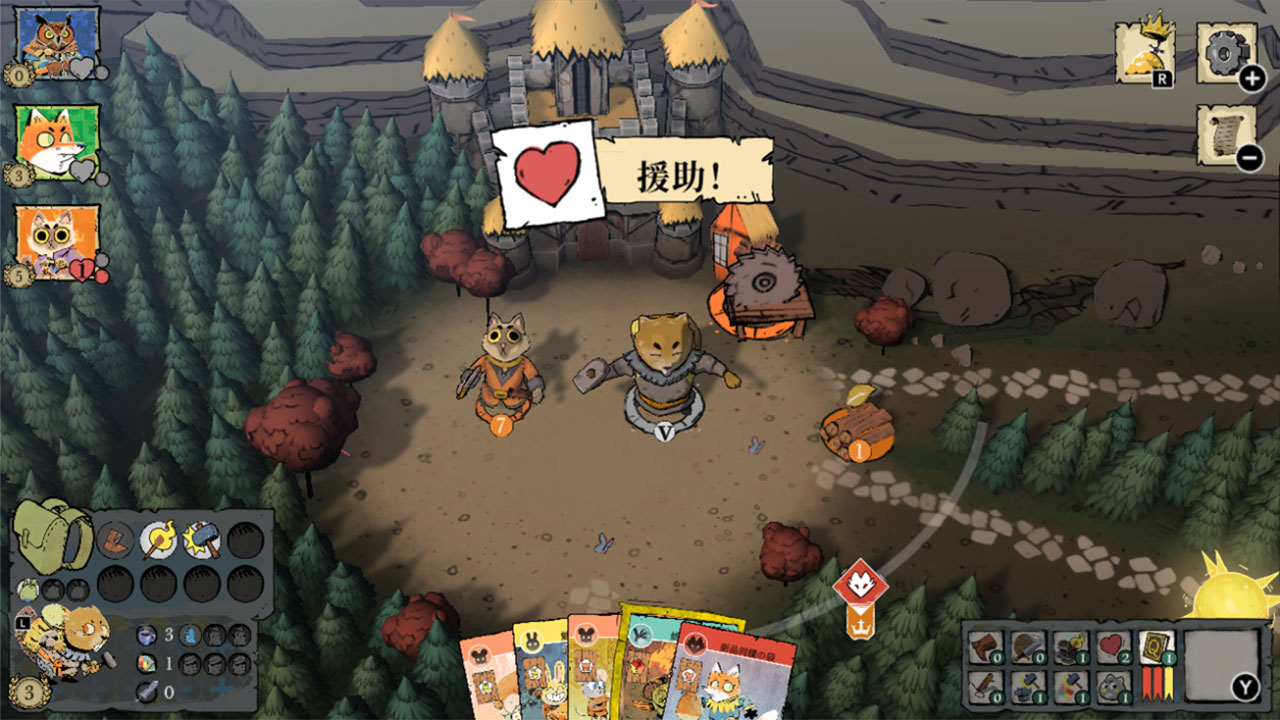The height and width of the screenshot is (720, 1280).
Task: Expand the item panel with the Y prompt
Action: click(x=1246, y=687)
